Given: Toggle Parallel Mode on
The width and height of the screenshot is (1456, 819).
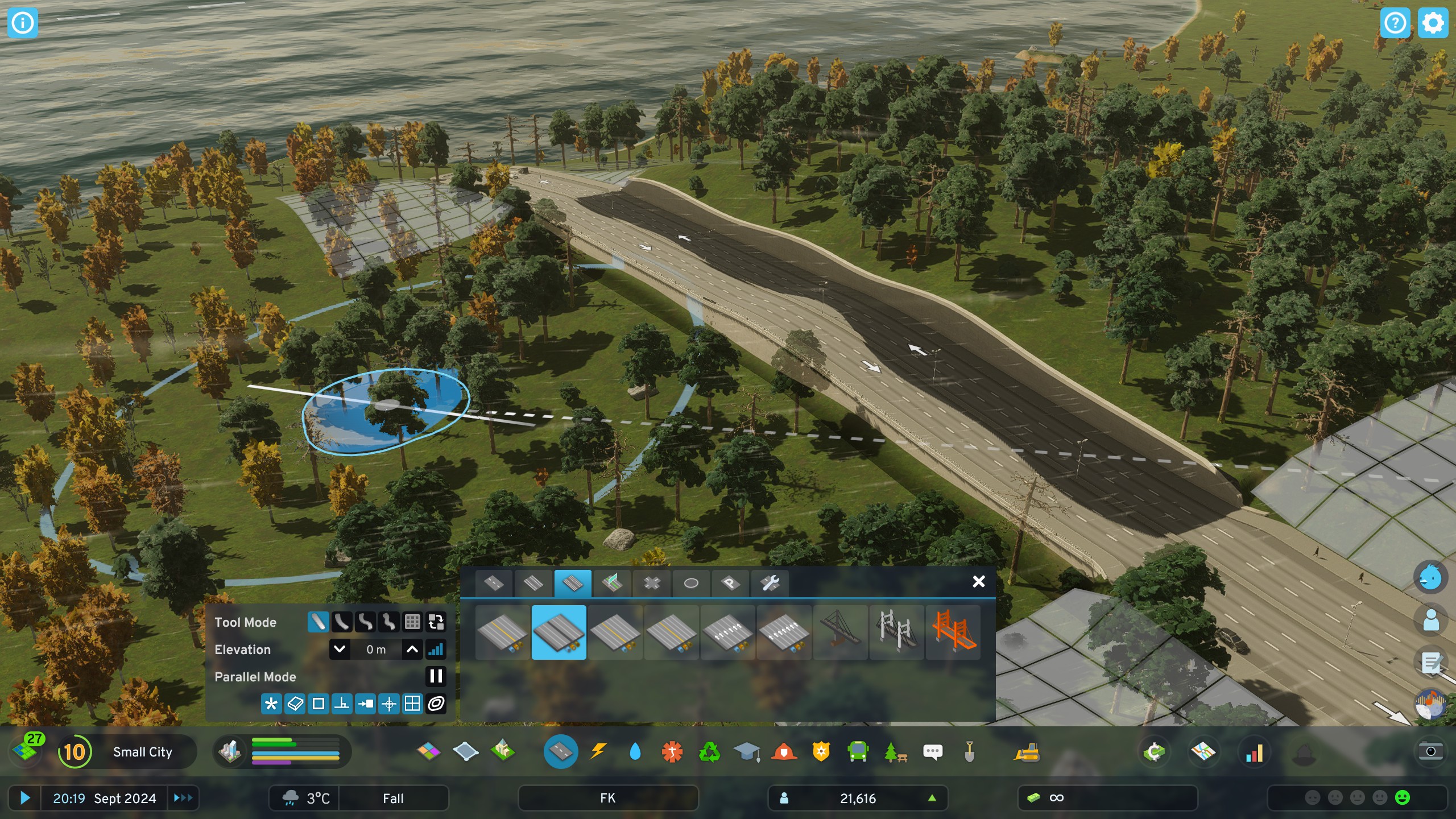Looking at the screenshot, I should tap(436, 676).
